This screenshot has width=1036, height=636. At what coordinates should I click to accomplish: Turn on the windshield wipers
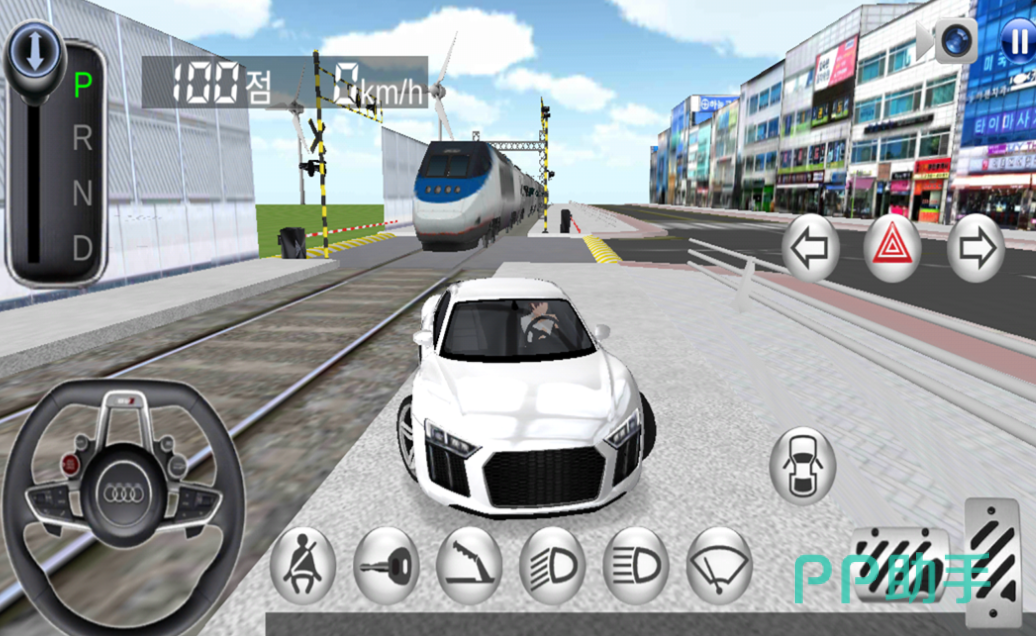[x=719, y=566]
